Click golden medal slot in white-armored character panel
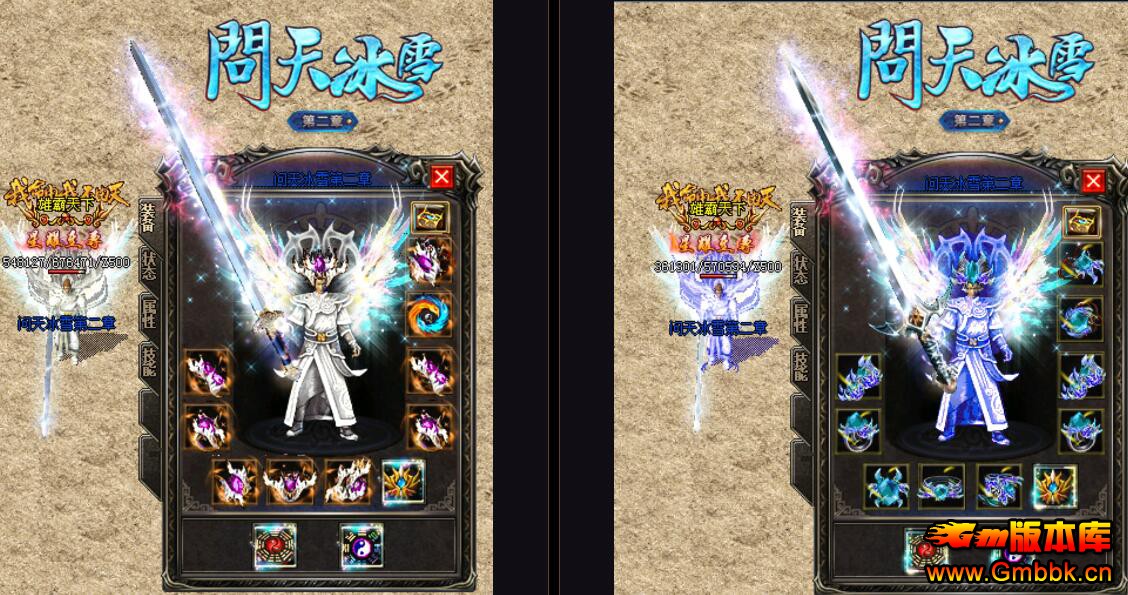This screenshot has width=1128, height=595. (x=402, y=483)
